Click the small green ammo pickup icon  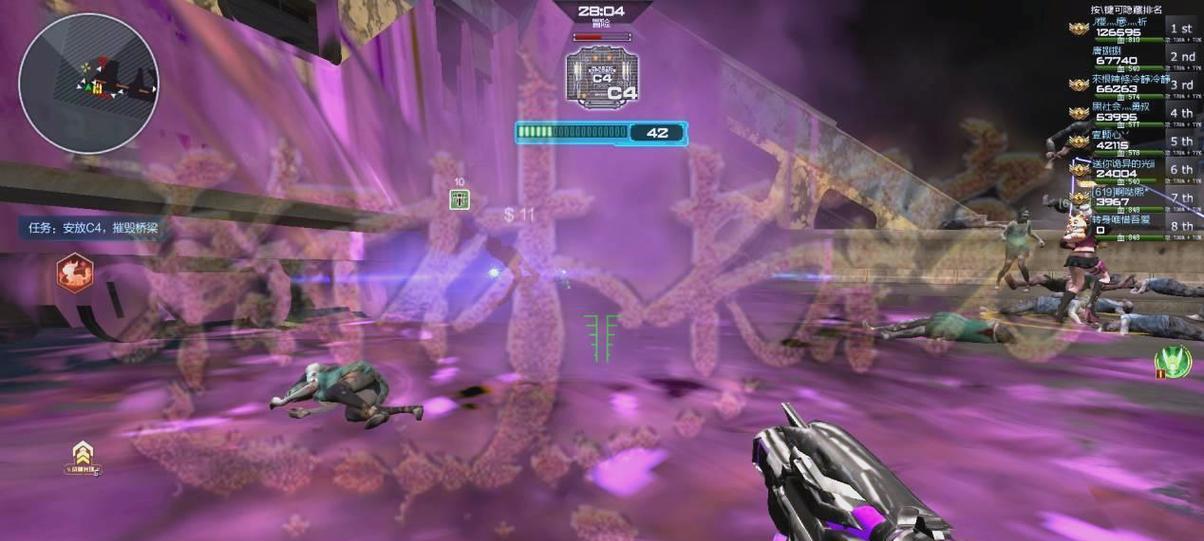(x=460, y=199)
